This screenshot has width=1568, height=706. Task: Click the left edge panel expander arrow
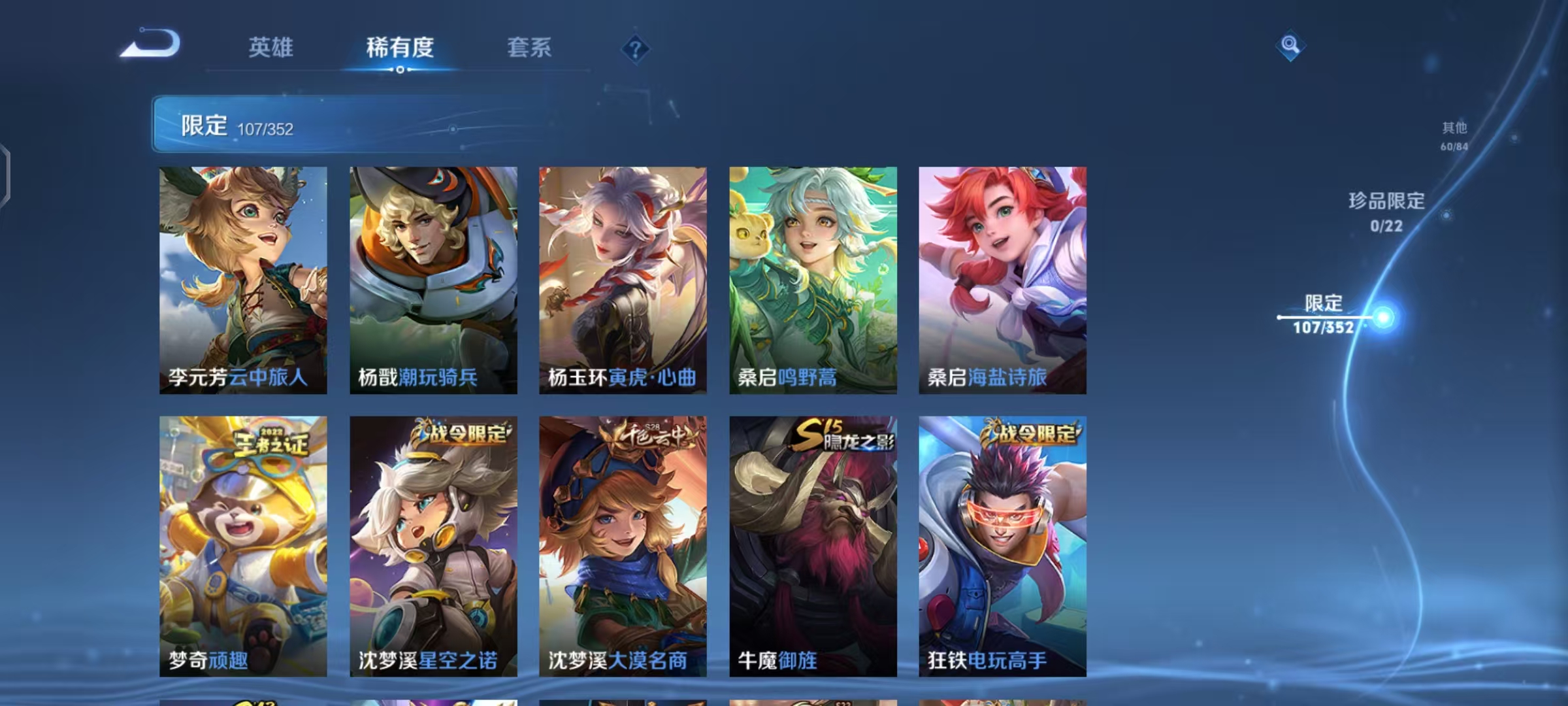(5, 173)
